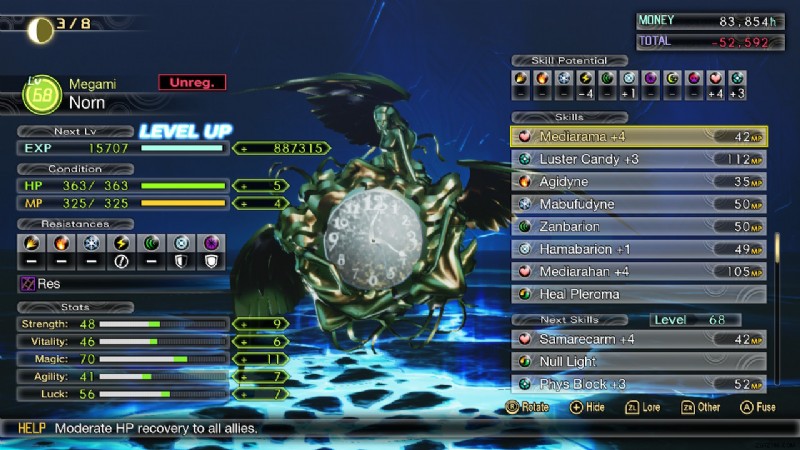Select the Mediarahan +4 skill
This screenshot has width=800, height=450.
tap(638, 271)
